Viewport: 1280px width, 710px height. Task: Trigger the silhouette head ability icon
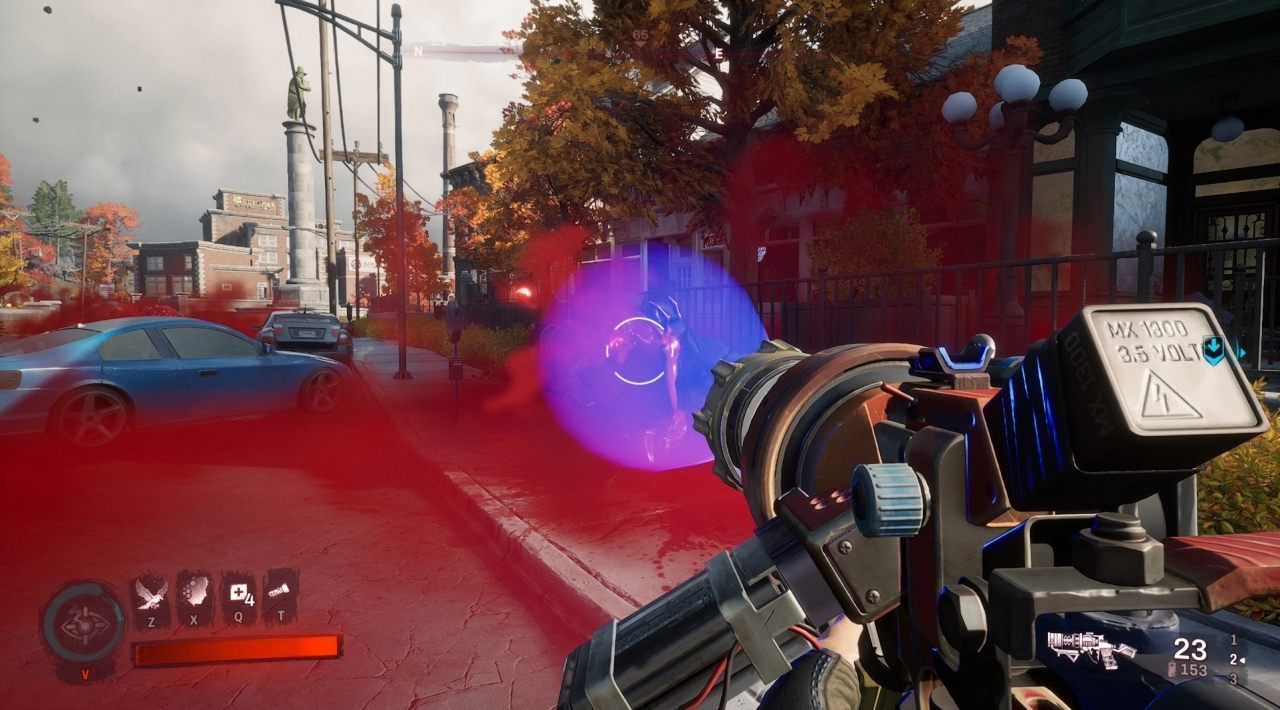[x=194, y=592]
